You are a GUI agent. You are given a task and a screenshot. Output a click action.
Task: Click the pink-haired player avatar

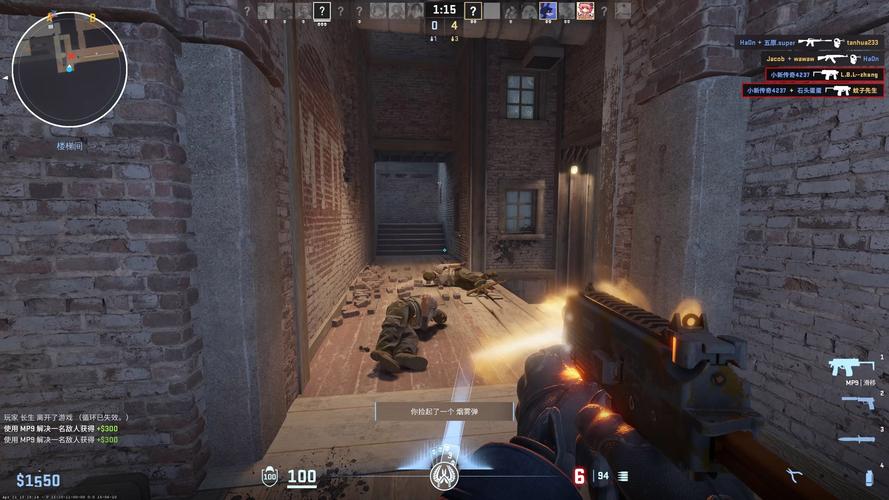(585, 11)
